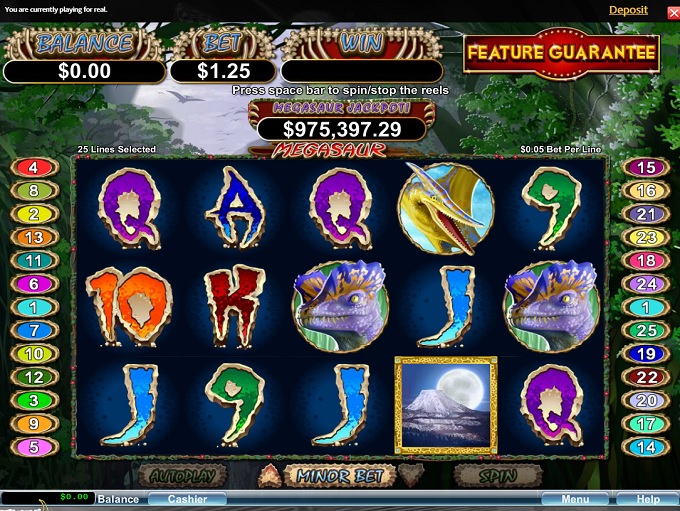
Task: Show the Help screen
Action: [x=647, y=499]
